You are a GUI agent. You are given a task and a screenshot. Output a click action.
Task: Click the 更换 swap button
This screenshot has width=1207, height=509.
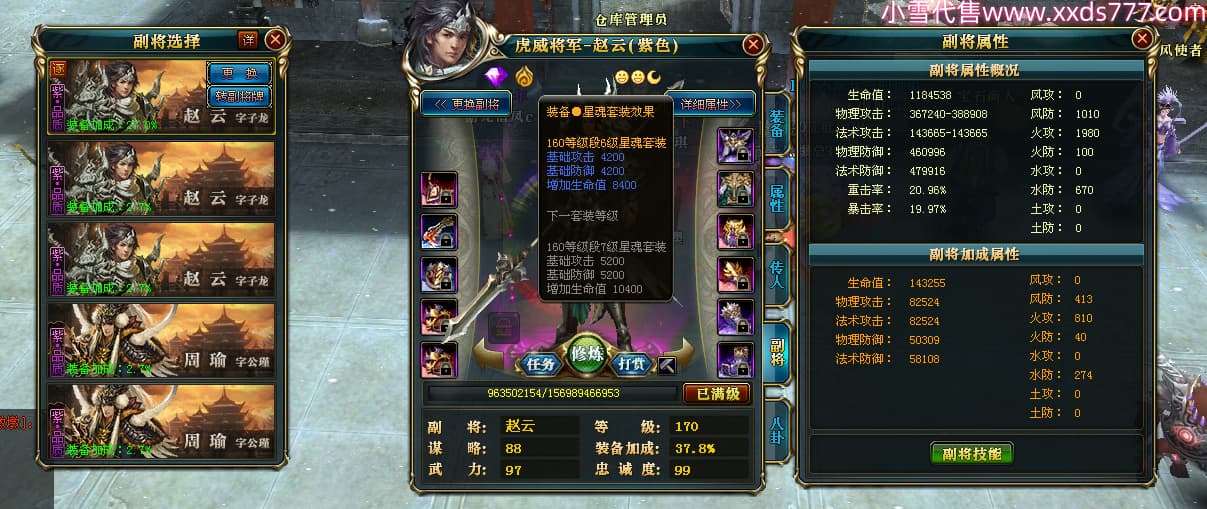[x=238, y=74]
